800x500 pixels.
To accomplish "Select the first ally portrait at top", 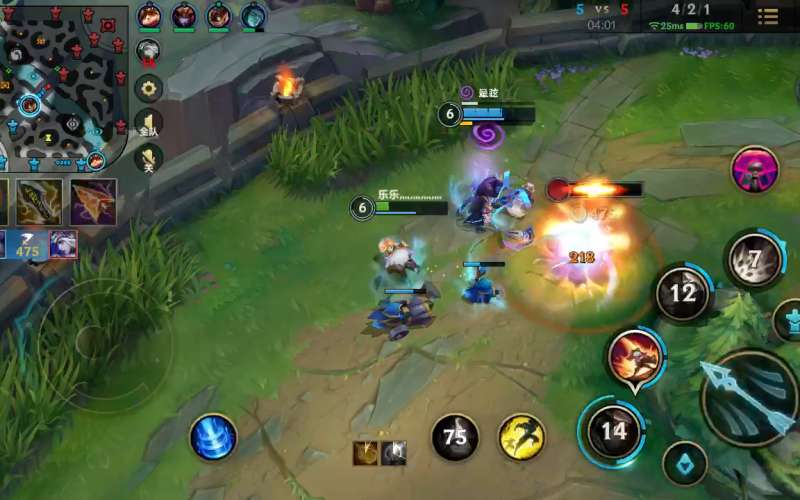I will (x=150, y=15).
